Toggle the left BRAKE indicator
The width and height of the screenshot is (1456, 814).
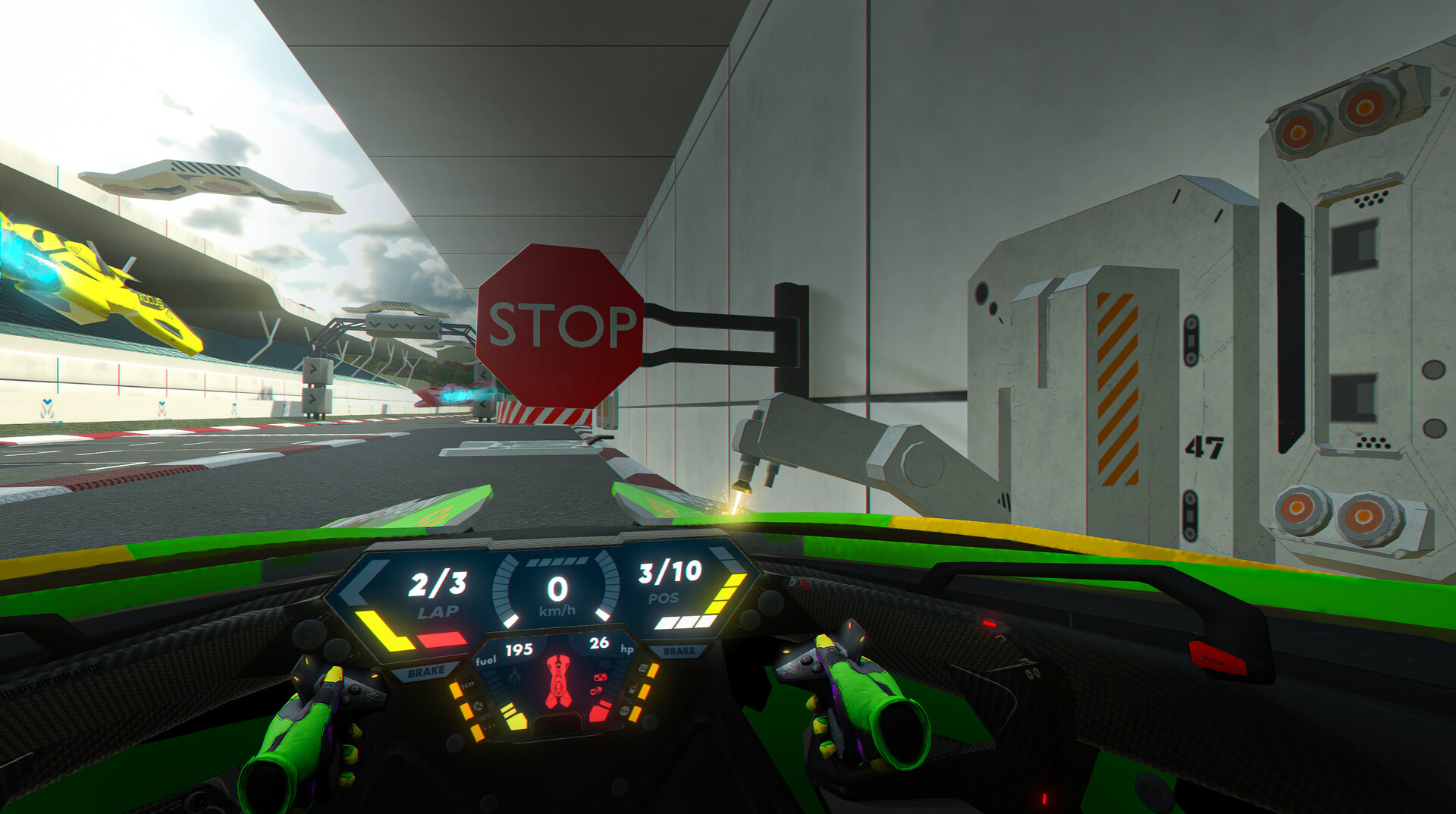pyautogui.click(x=427, y=671)
